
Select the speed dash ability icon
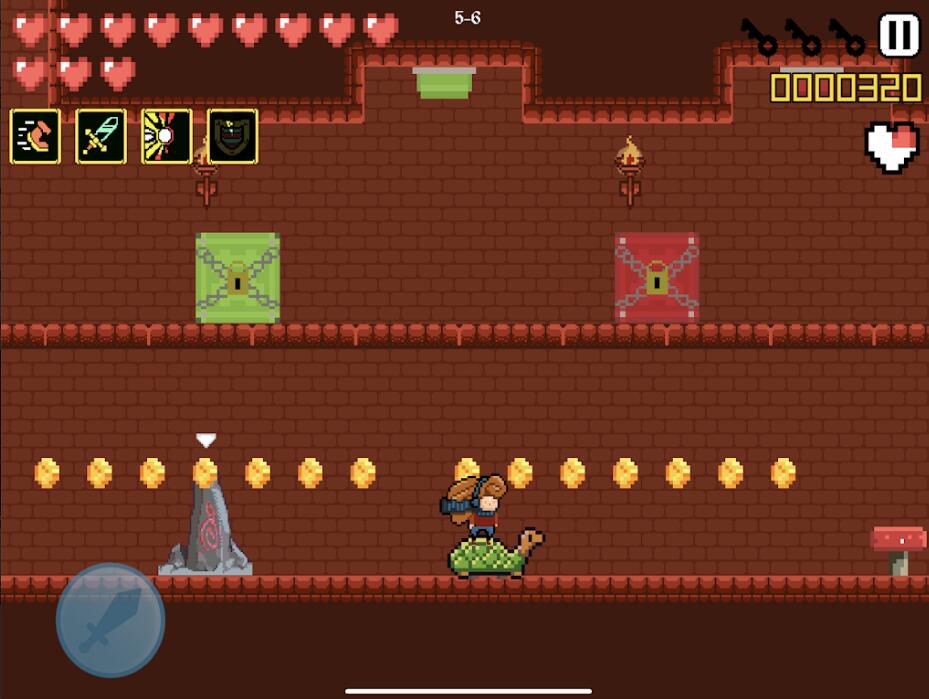(x=35, y=137)
